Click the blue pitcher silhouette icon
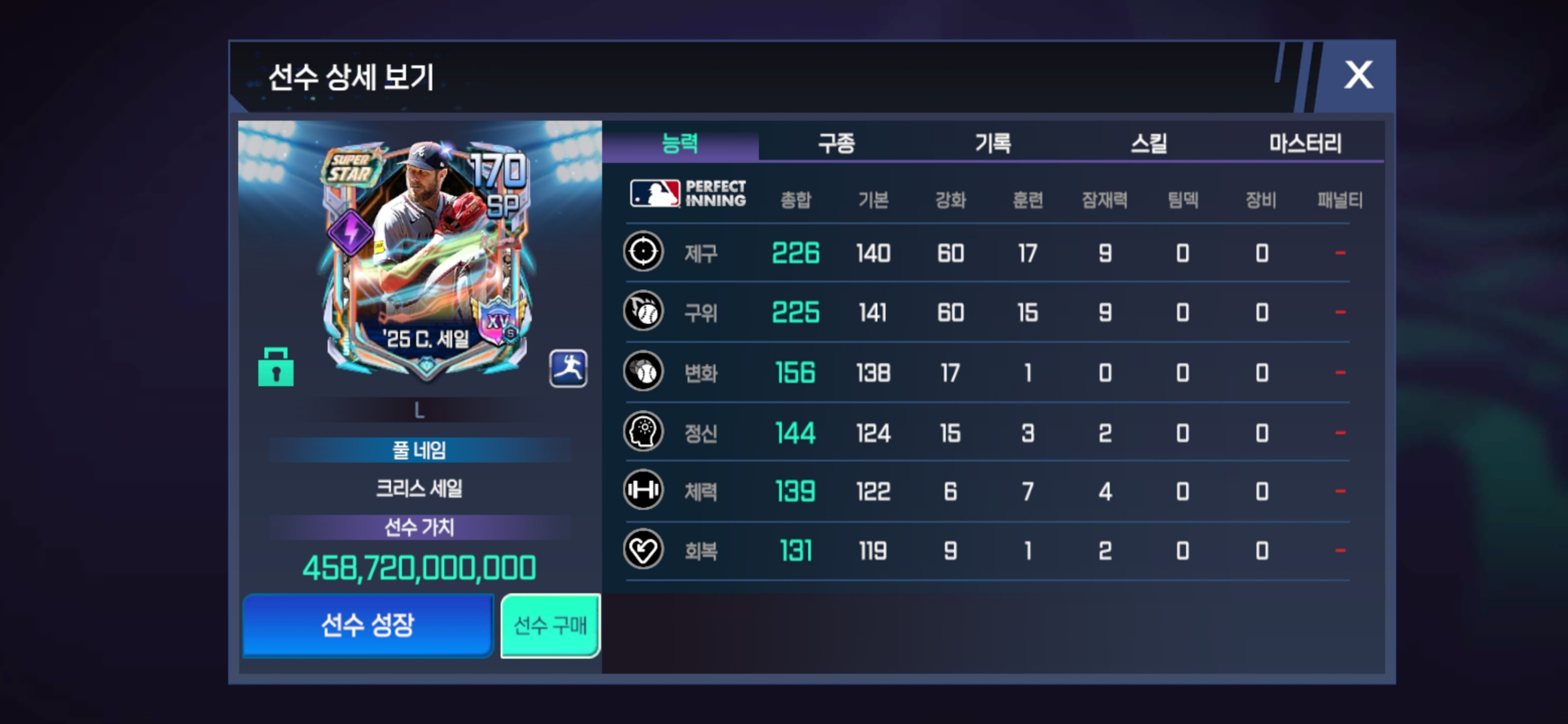The height and width of the screenshot is (724, 1568). (x=568, y=368)
